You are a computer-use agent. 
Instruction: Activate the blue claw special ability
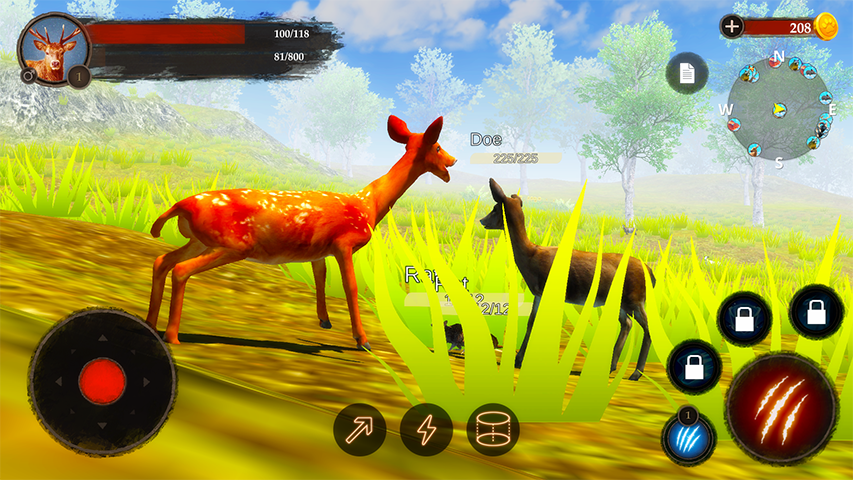pyautogui.click(x=688, y=437)
